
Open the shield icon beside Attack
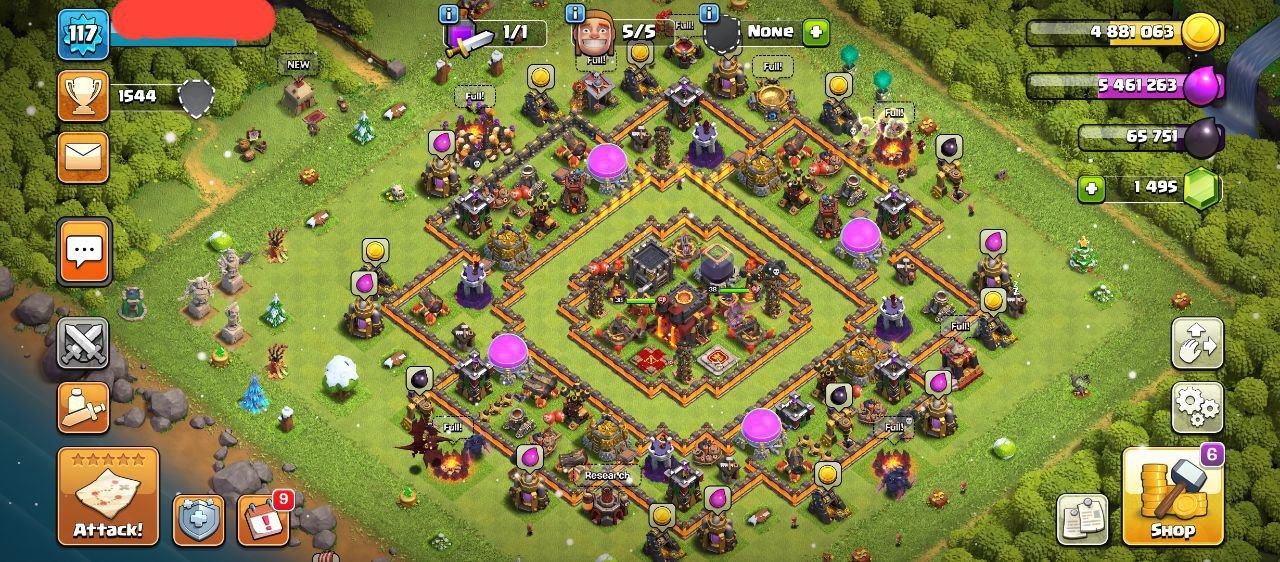198,520
